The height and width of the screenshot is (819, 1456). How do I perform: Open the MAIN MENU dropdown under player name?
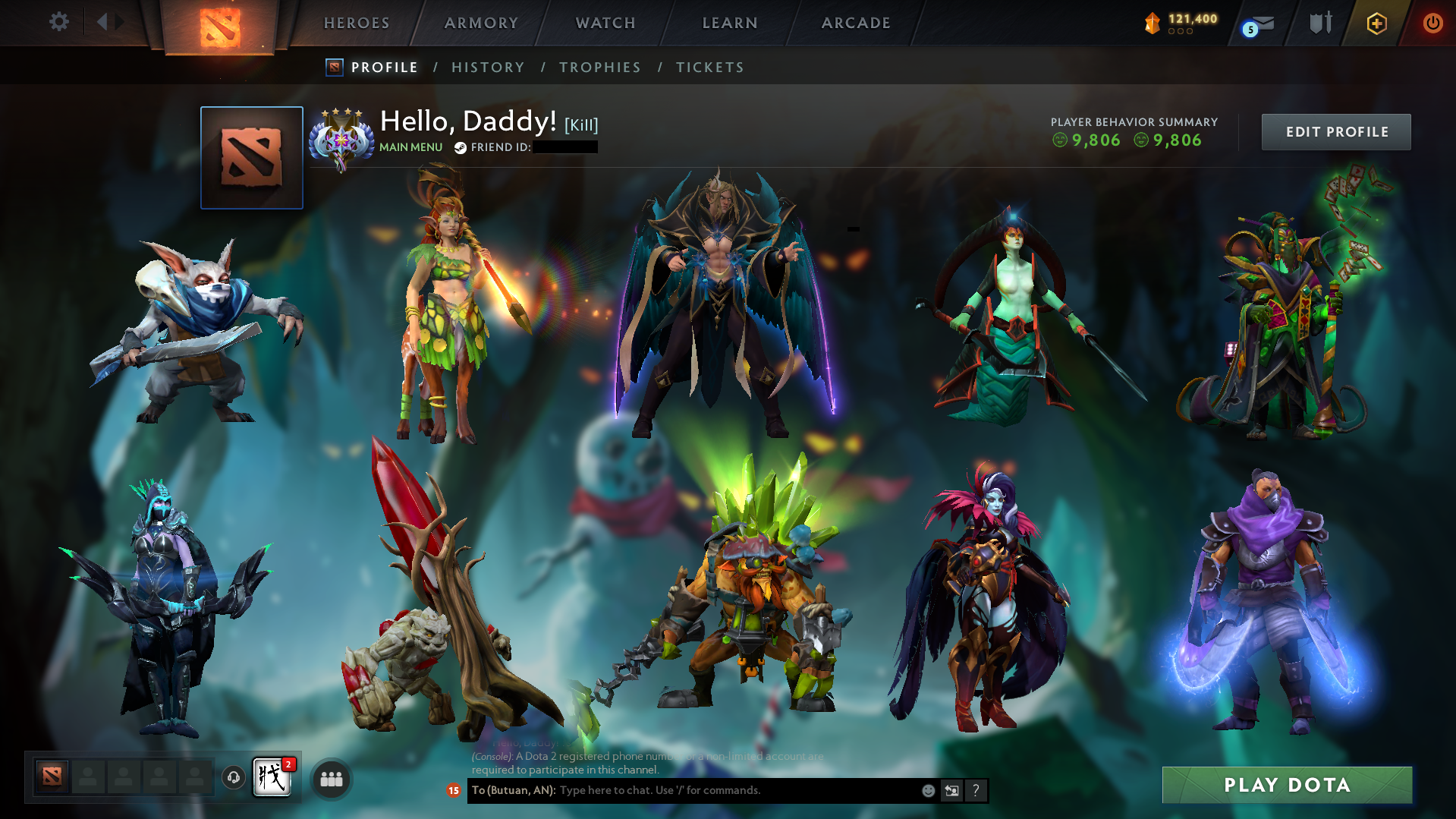pos(410,147)
